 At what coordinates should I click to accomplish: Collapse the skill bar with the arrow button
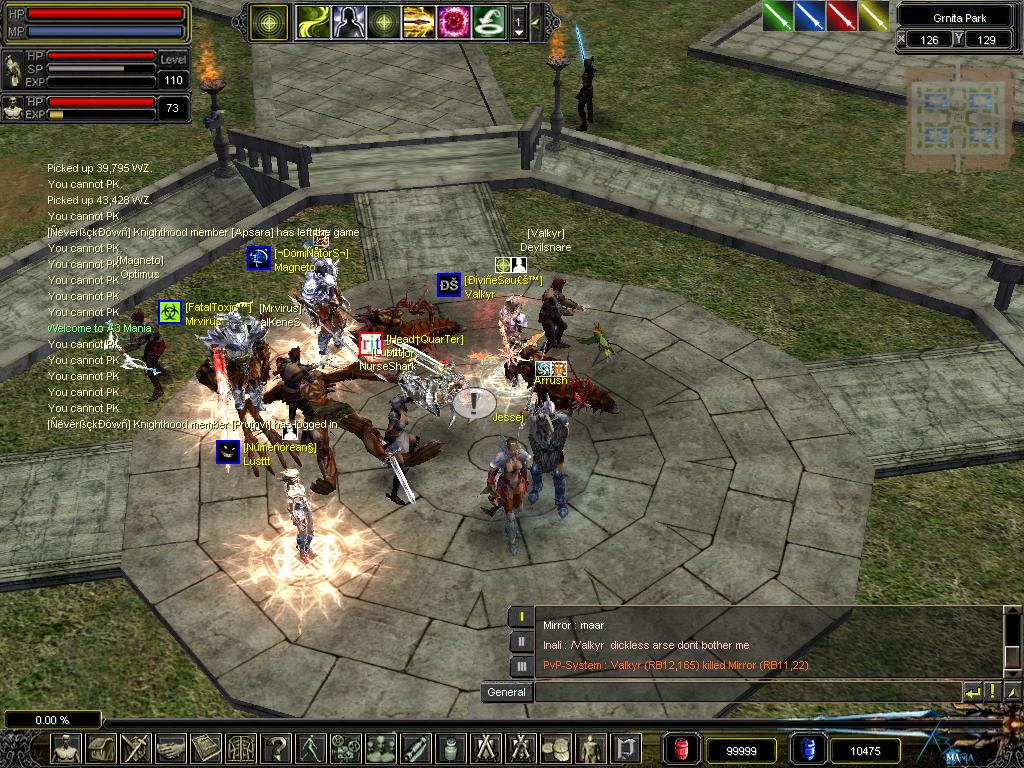point(537,21)
